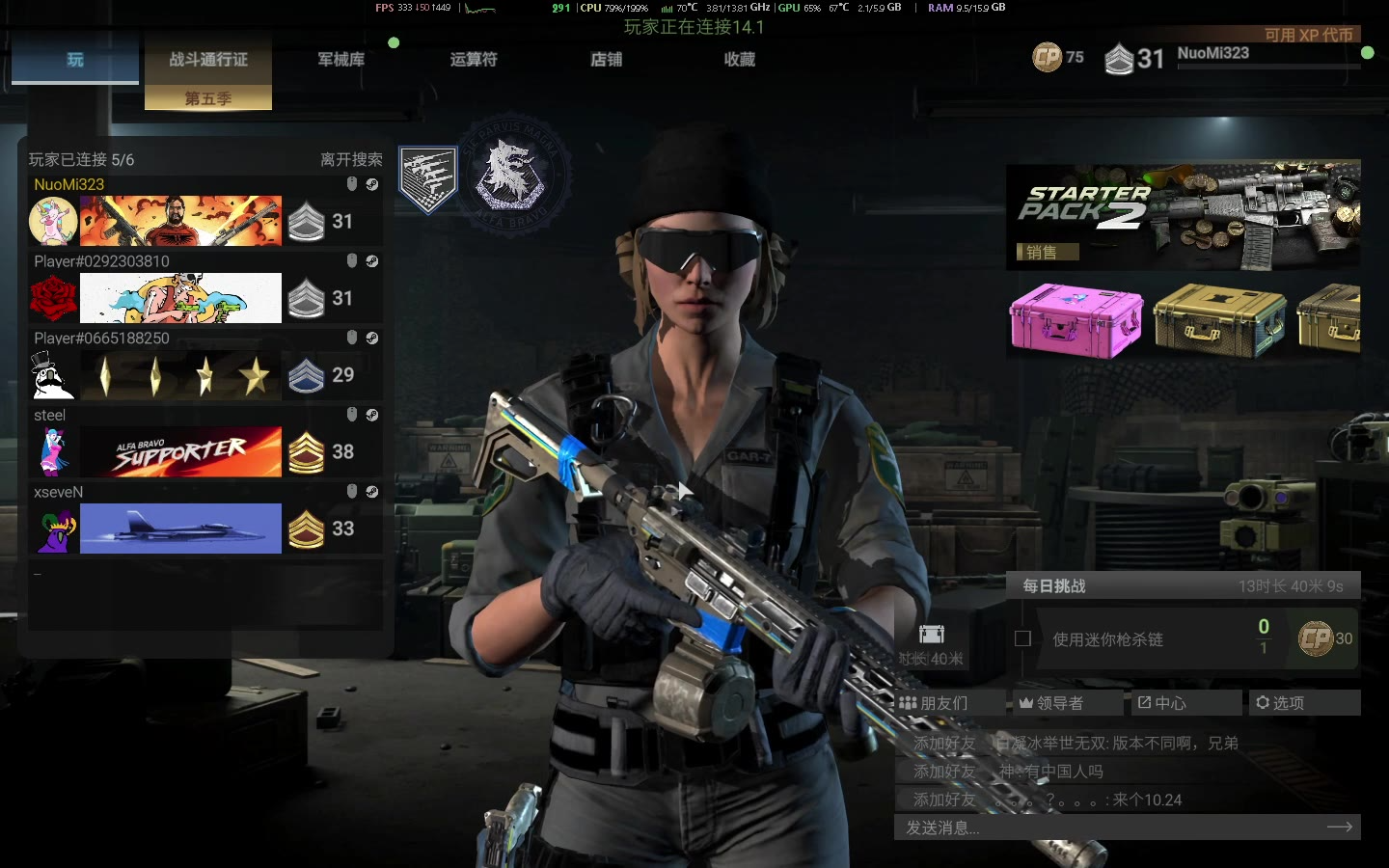This screenshot has height=868, width=1389.
Task: Show the 收藏 tab
Action: coord(740,60)
